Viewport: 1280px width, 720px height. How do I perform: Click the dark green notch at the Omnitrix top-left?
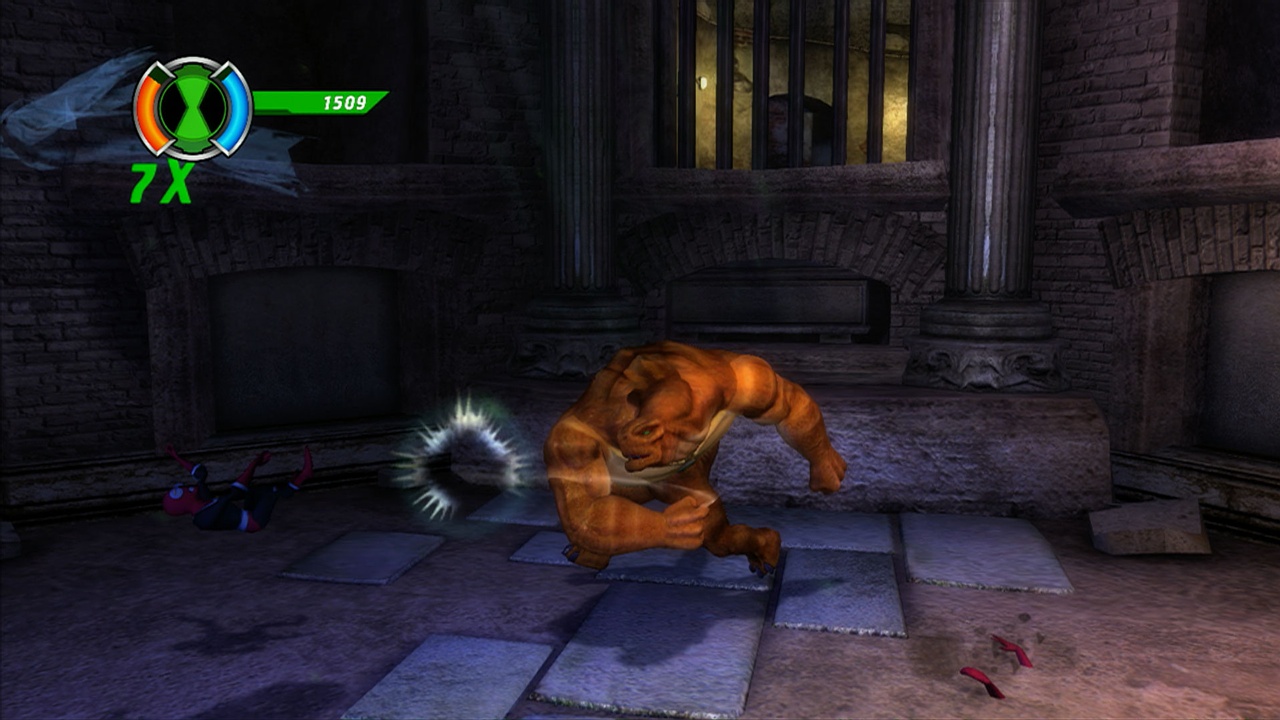(x=161, y=72)
